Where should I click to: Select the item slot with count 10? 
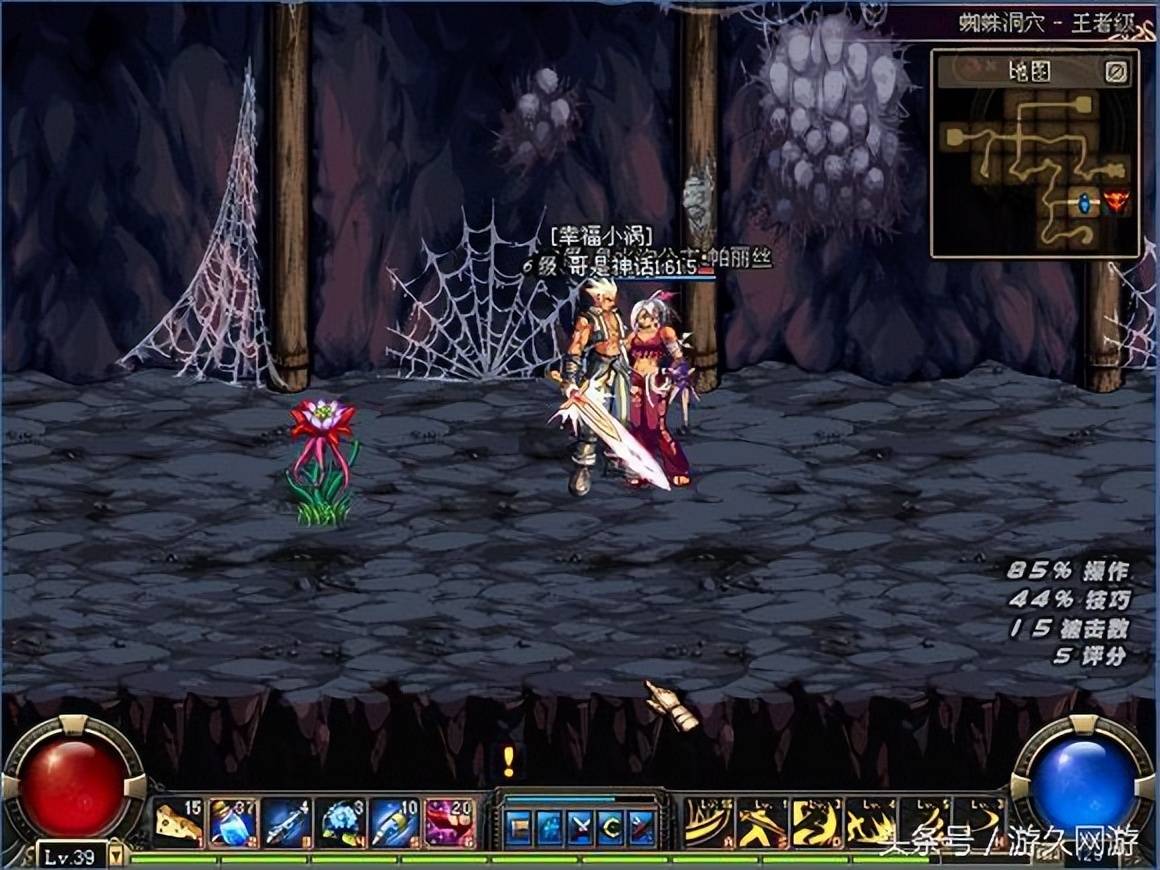point(395,823)
